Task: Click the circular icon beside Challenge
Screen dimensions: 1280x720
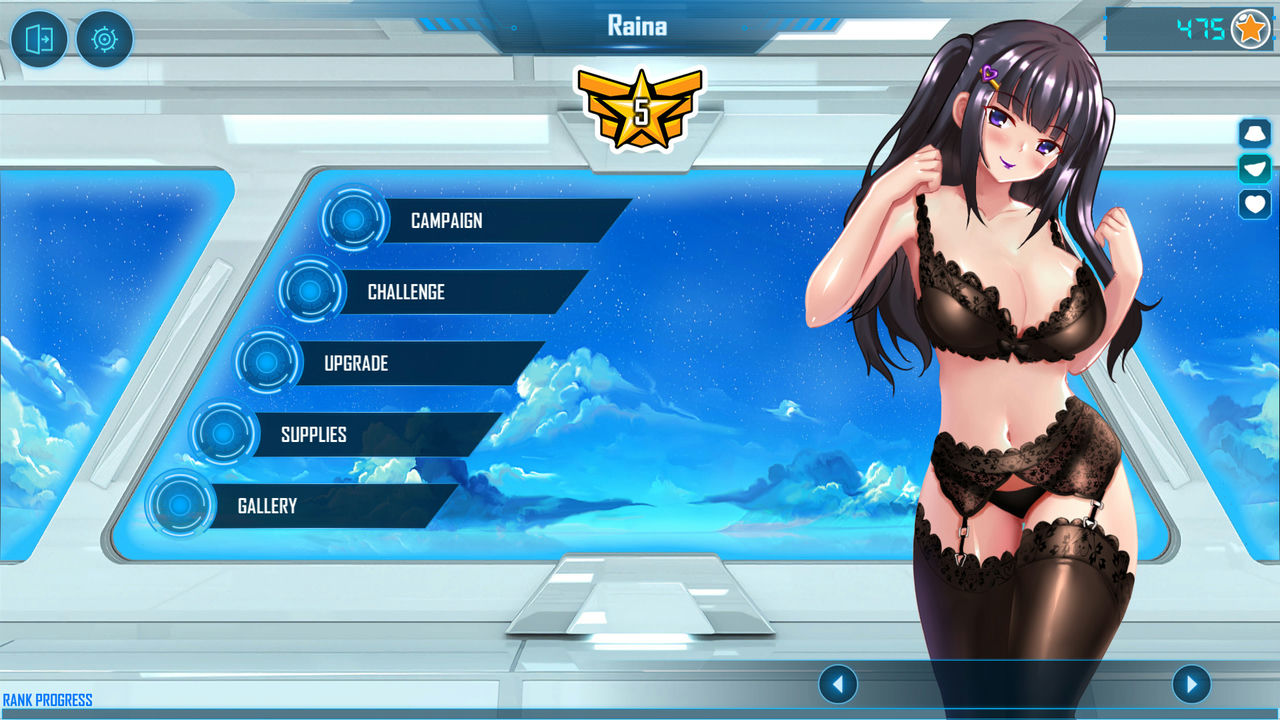Action: tap(311, 292)
